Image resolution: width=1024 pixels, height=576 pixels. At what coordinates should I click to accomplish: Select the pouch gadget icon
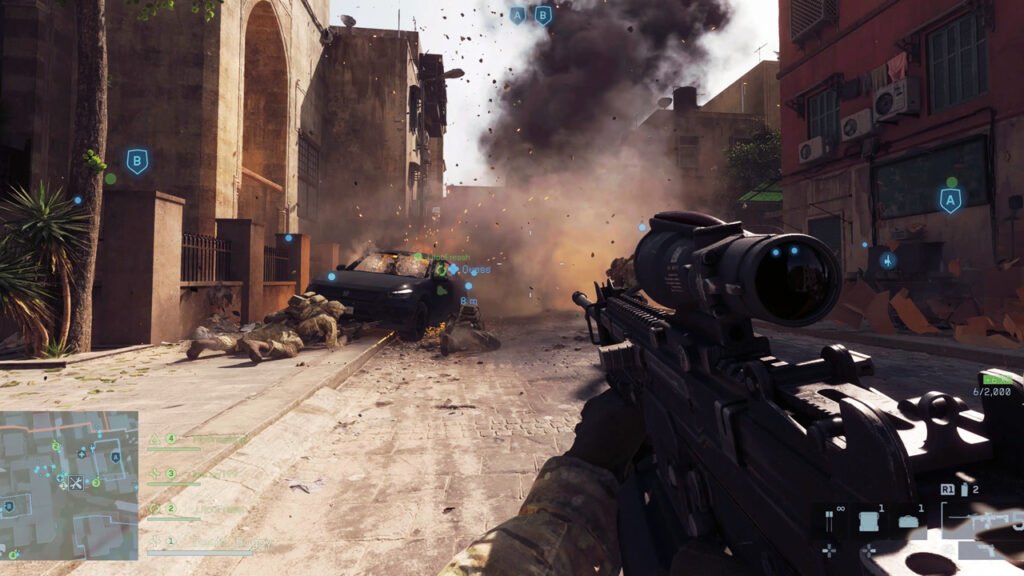908,521
